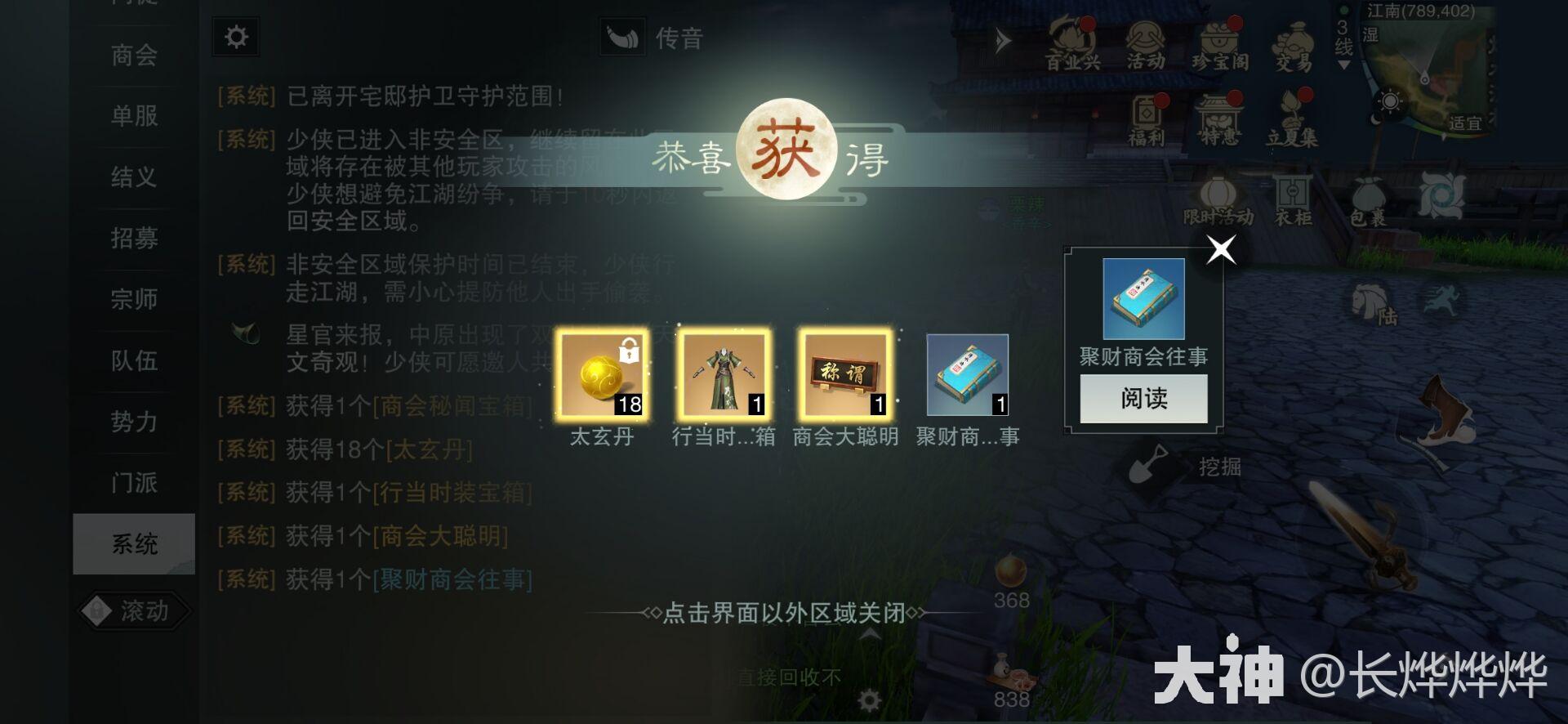The image size is (1568, 724).
Task: Switch to the 结义 chat tab
Action: tap(134, 177)
